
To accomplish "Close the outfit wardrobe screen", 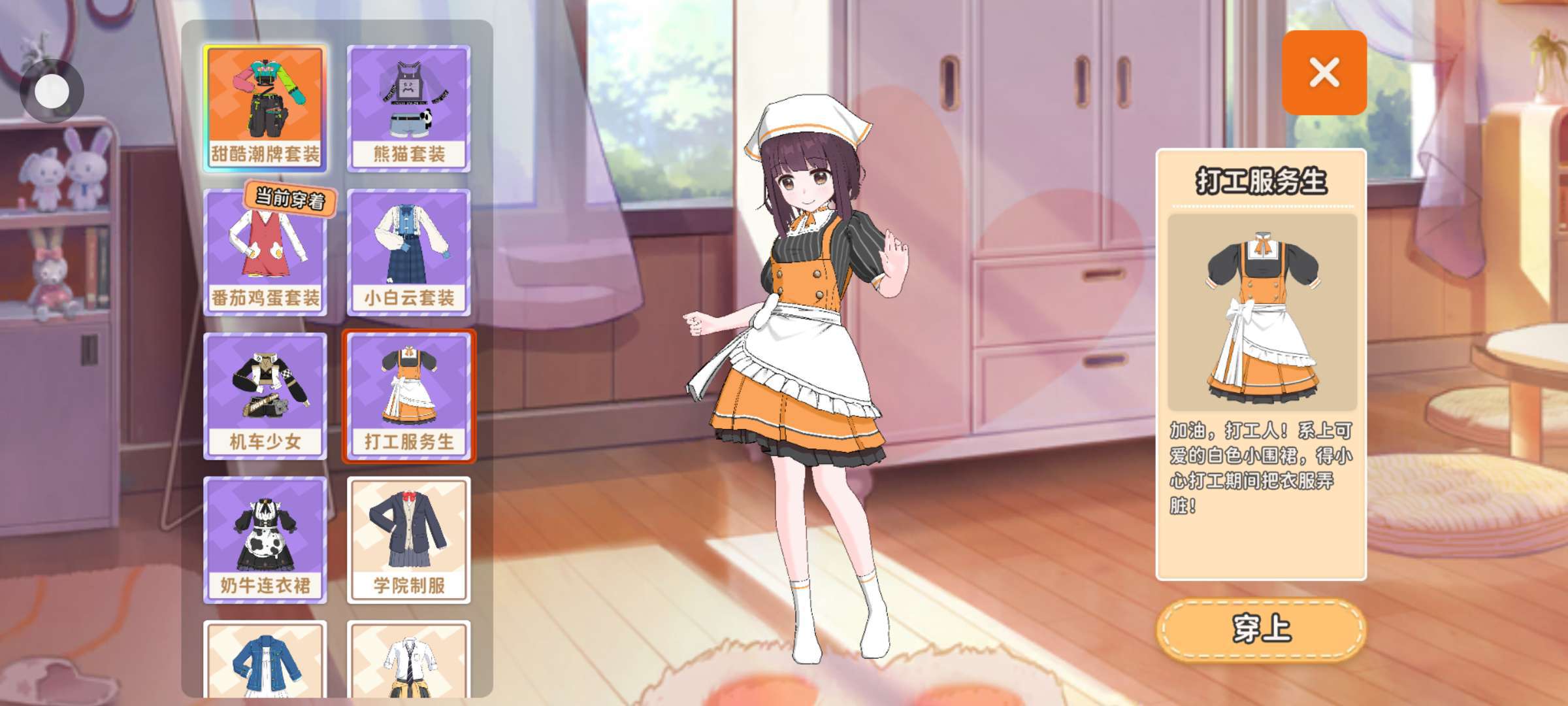I will coord(1324,73).
